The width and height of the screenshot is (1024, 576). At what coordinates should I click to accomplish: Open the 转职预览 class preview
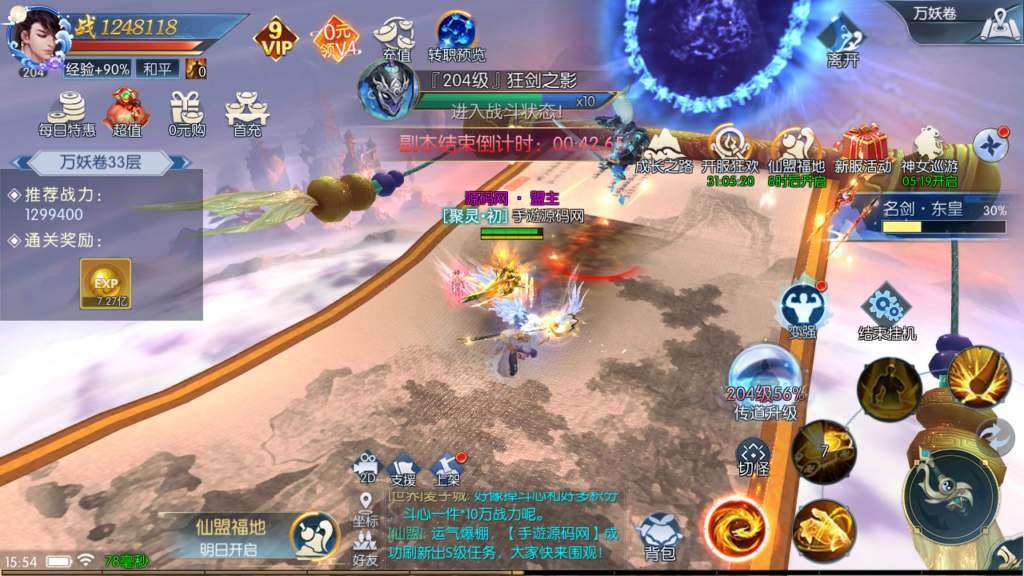456,36
